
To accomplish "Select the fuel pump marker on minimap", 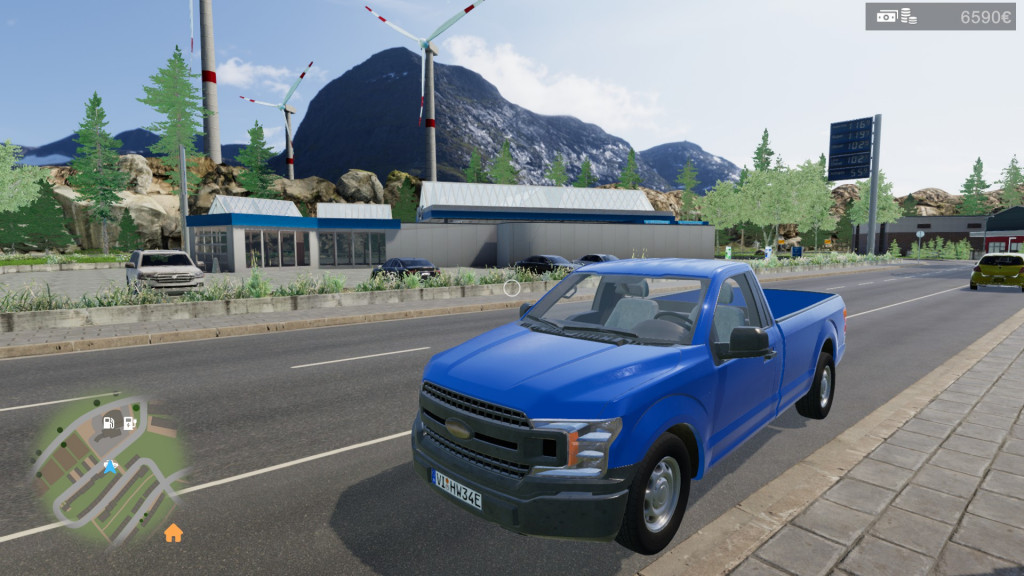I will pos(109,423).
